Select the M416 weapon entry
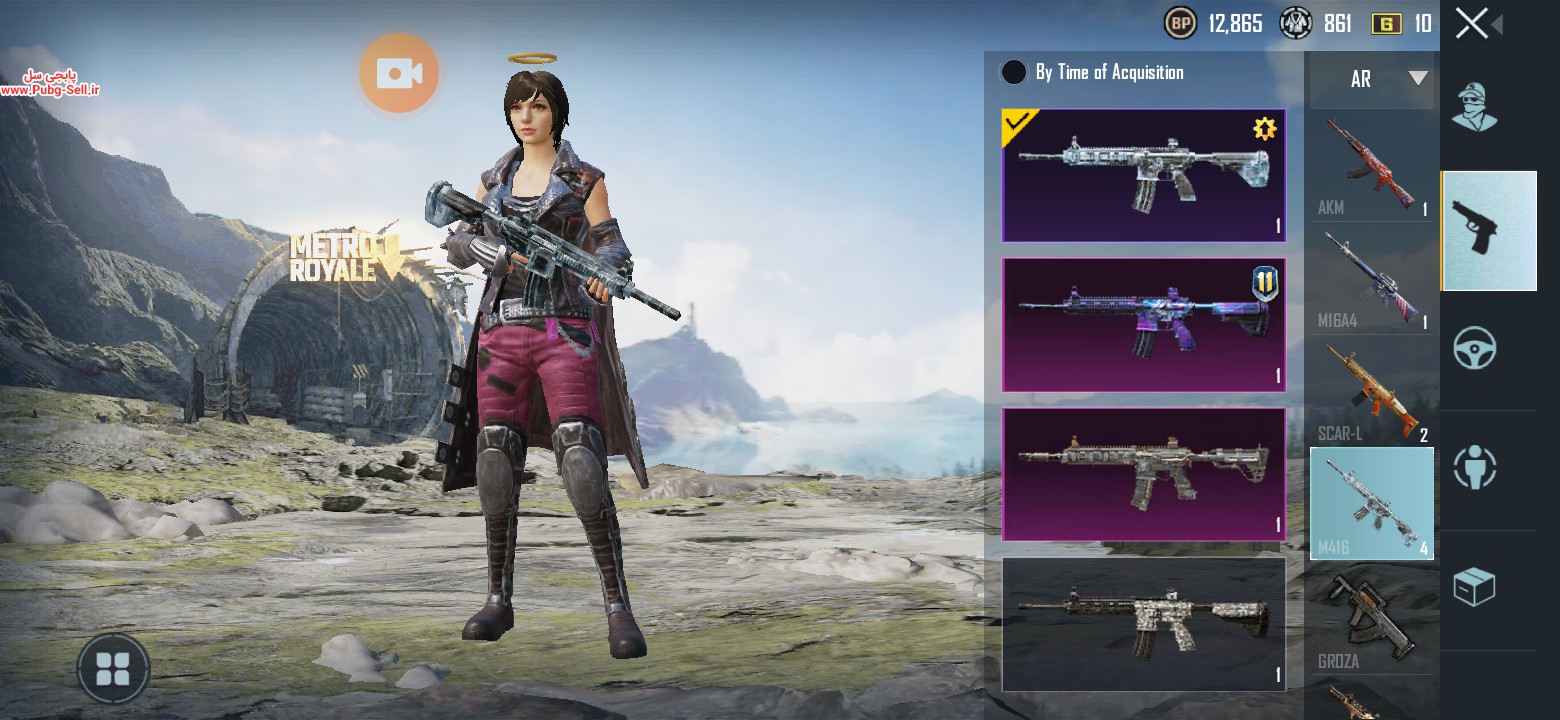1560x720 pixels. (x=1371, y=503)
